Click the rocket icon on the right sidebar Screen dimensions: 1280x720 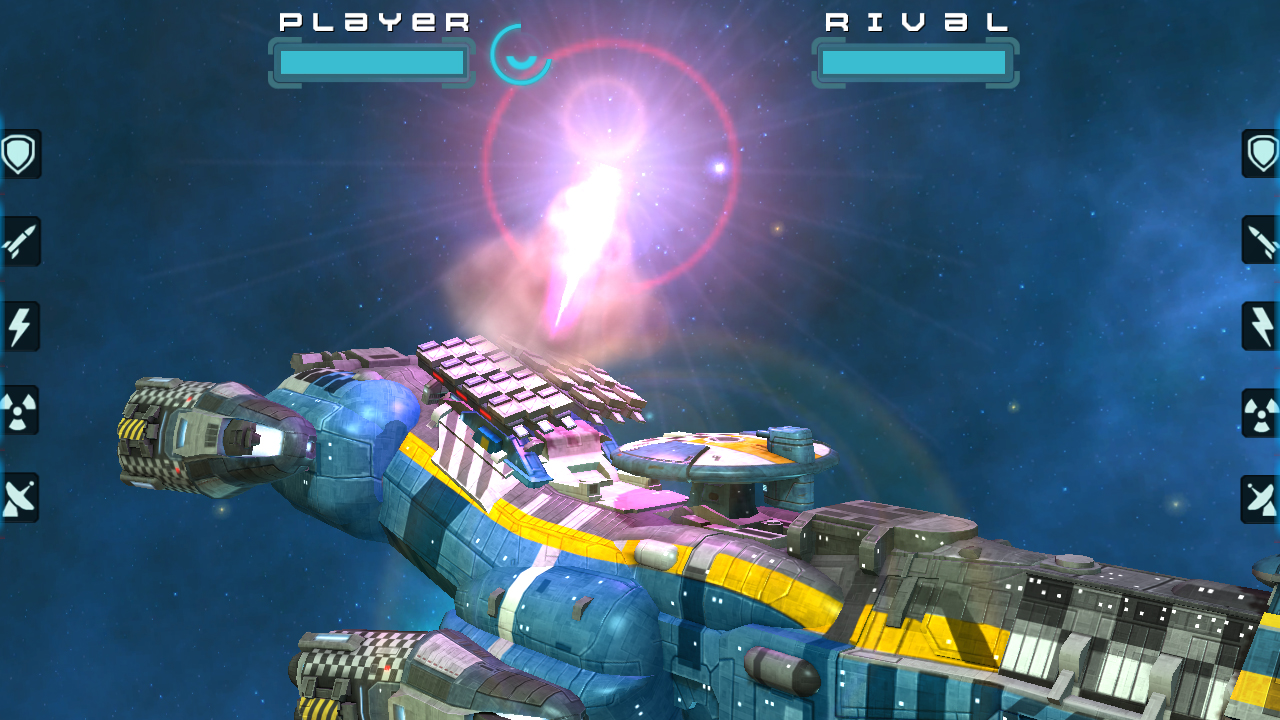[x=1259, y=242]
